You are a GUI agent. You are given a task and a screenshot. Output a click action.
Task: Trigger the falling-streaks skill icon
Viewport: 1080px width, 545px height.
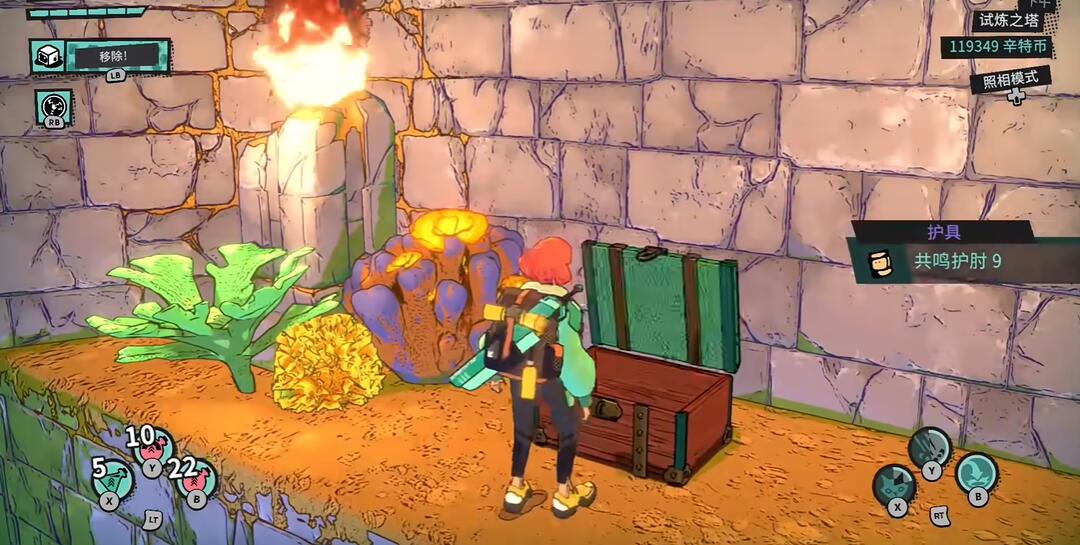pyautogui.click(x=930, y=447)
